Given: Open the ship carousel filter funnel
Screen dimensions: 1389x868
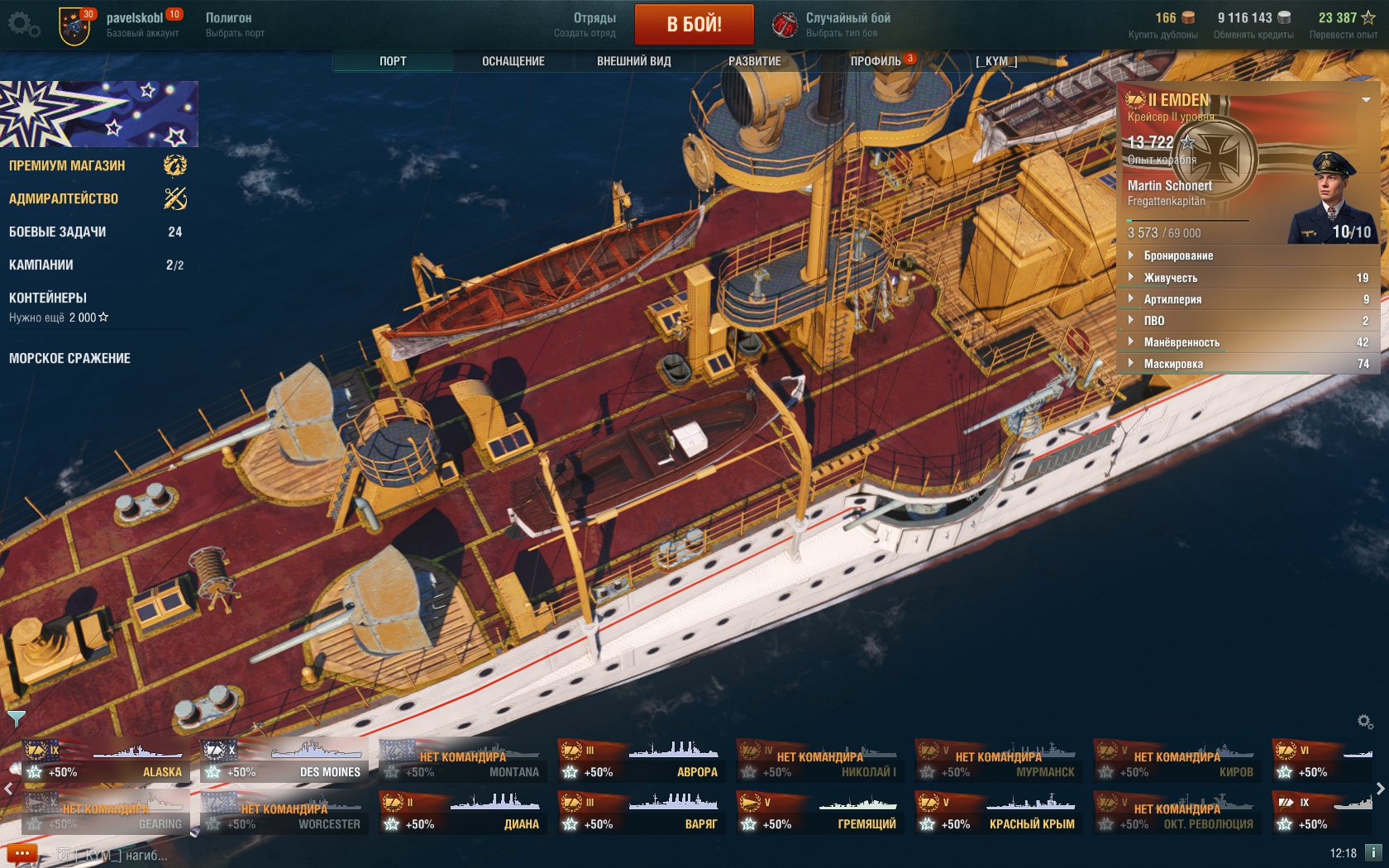Looking at the screenshot, I should 16,718.
